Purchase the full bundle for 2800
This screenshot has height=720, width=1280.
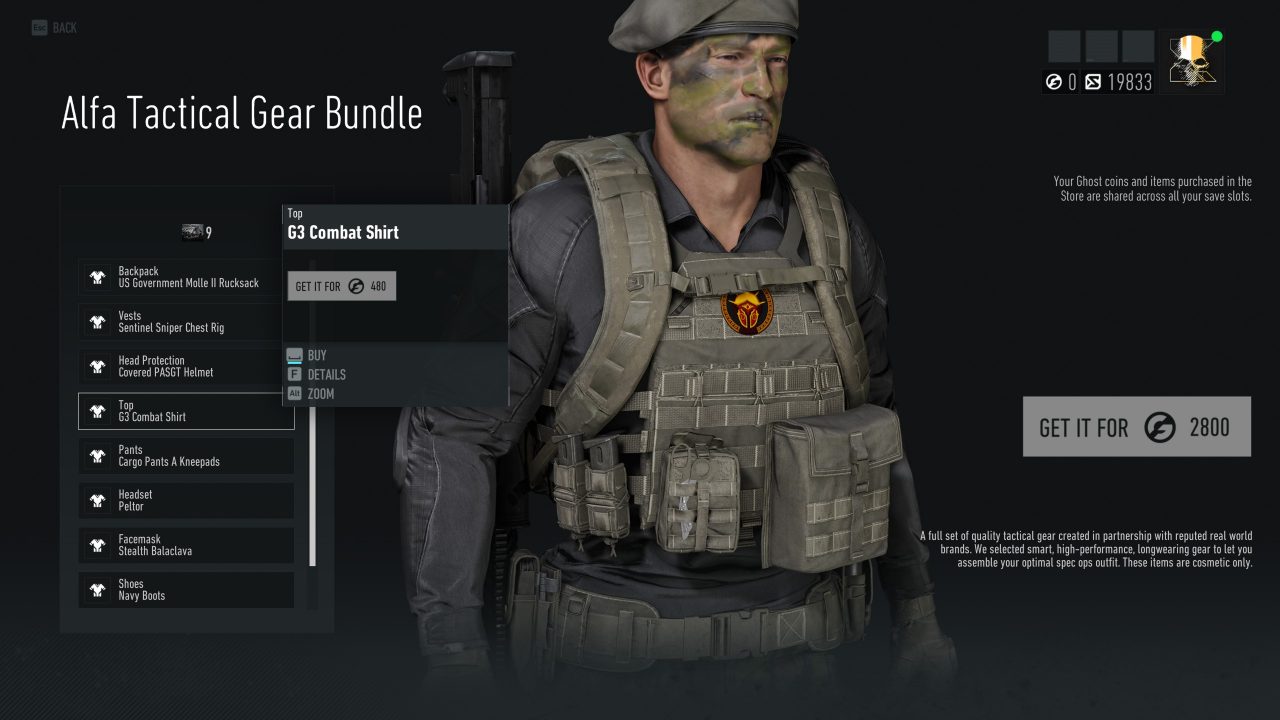[1136, 427]
